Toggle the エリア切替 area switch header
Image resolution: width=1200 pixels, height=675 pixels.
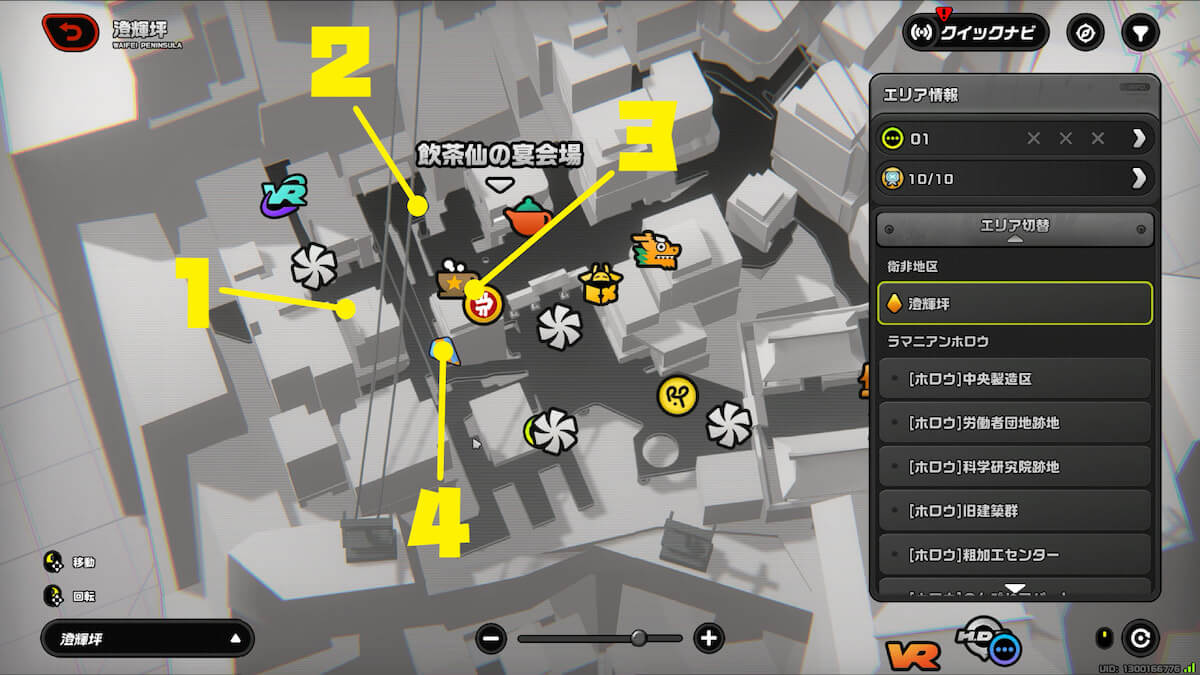point(1014,229)
